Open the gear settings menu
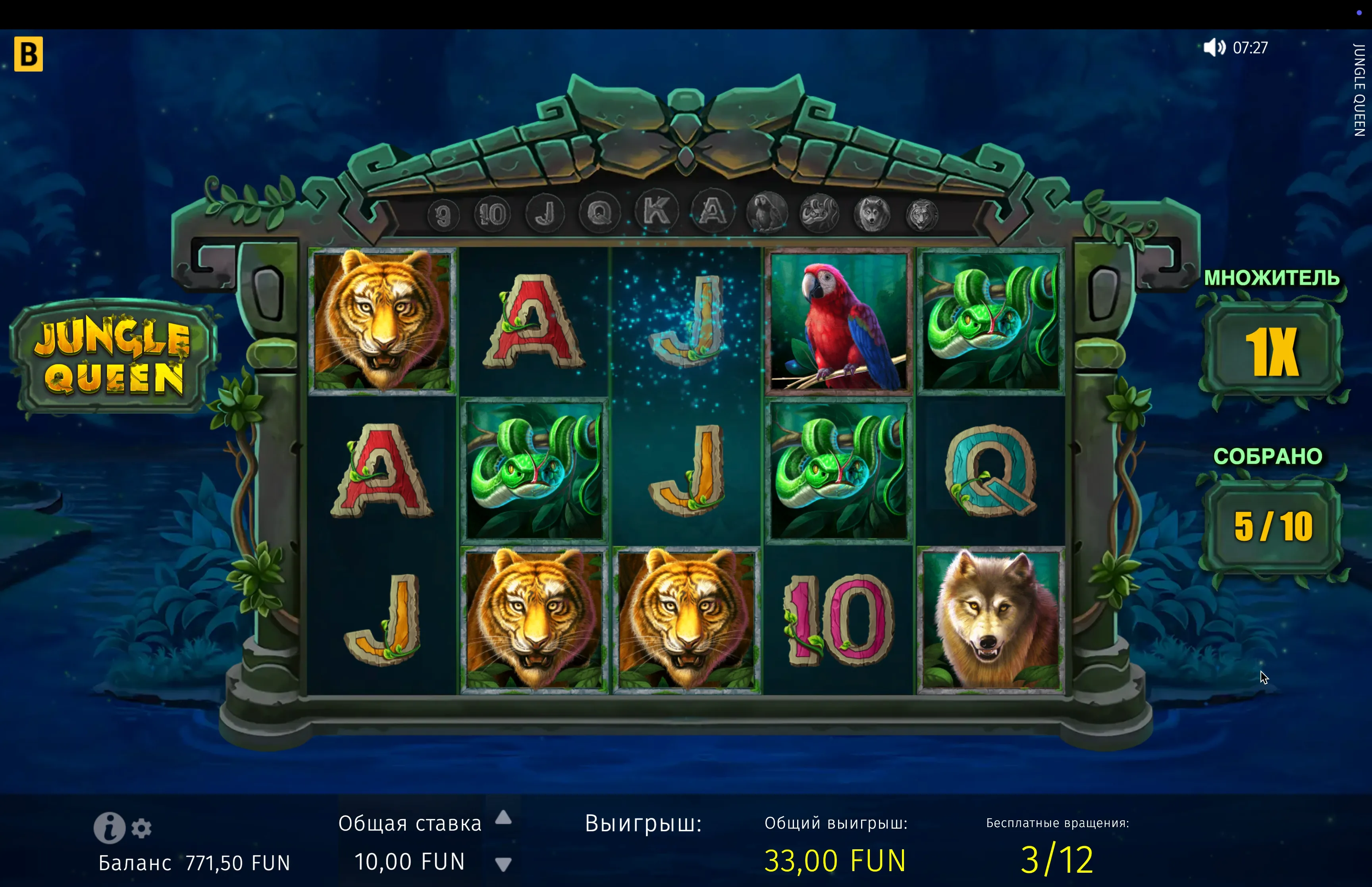 pos(142,828)
